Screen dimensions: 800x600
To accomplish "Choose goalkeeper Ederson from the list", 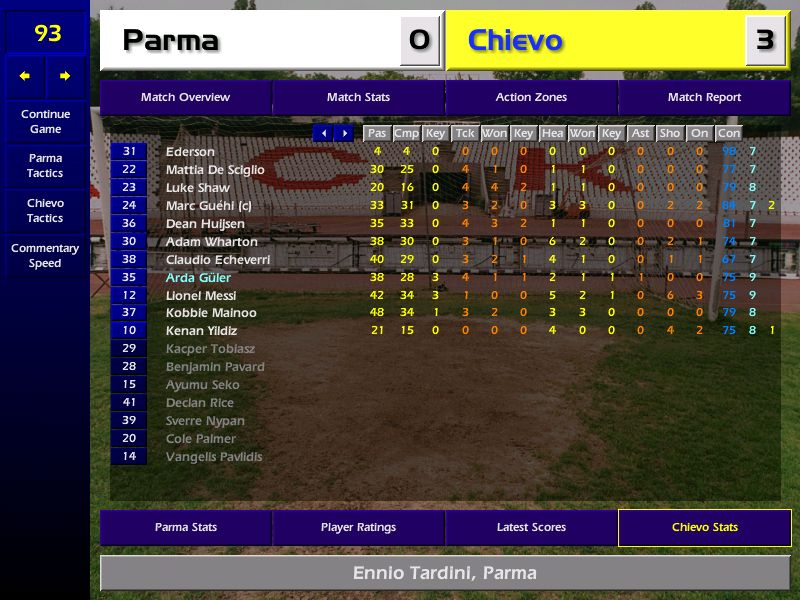I will [x=190, y=151].
